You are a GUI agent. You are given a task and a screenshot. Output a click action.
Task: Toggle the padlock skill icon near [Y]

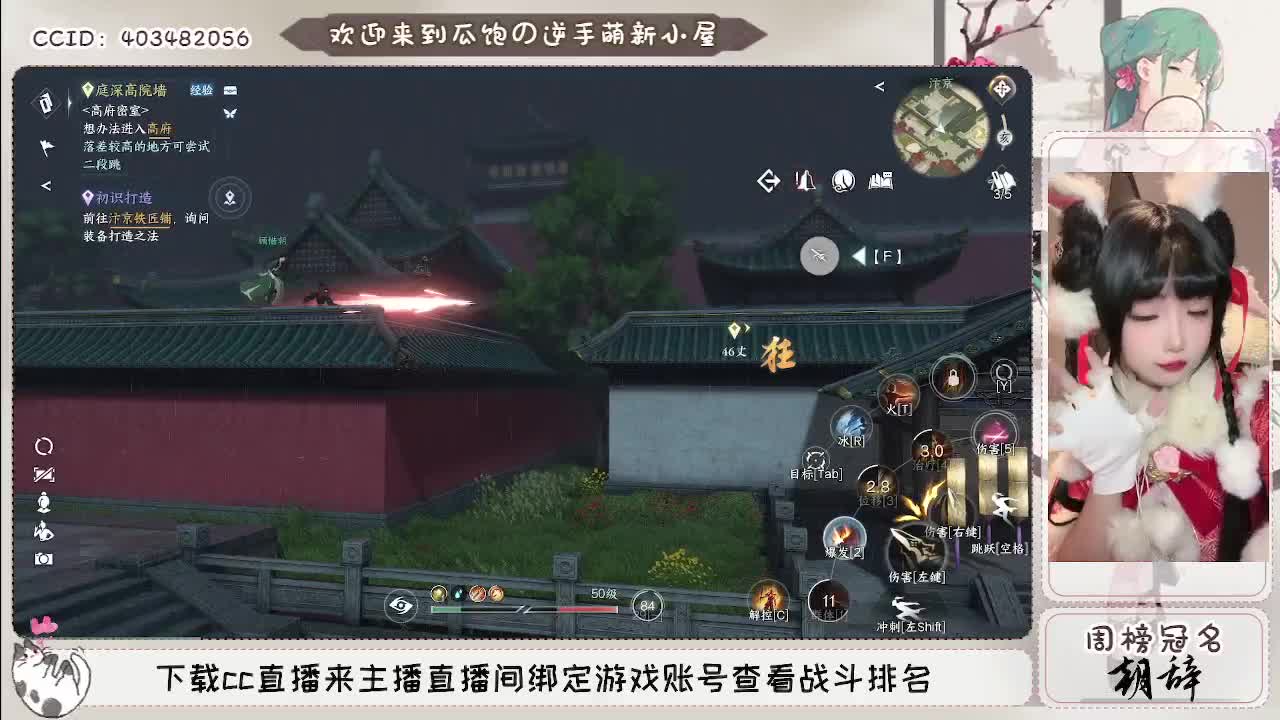point(951,377)
